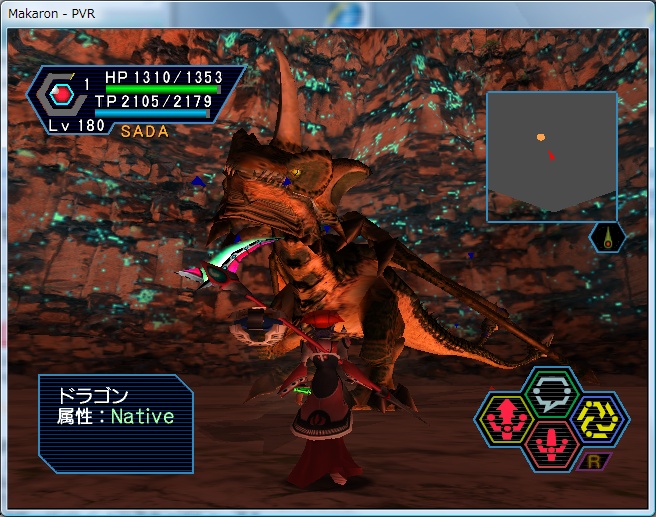Image resolution: width=656 pixels, height=517 pixels.
Task: Toggle the purple R palette indicator
Action: point(595,461)
